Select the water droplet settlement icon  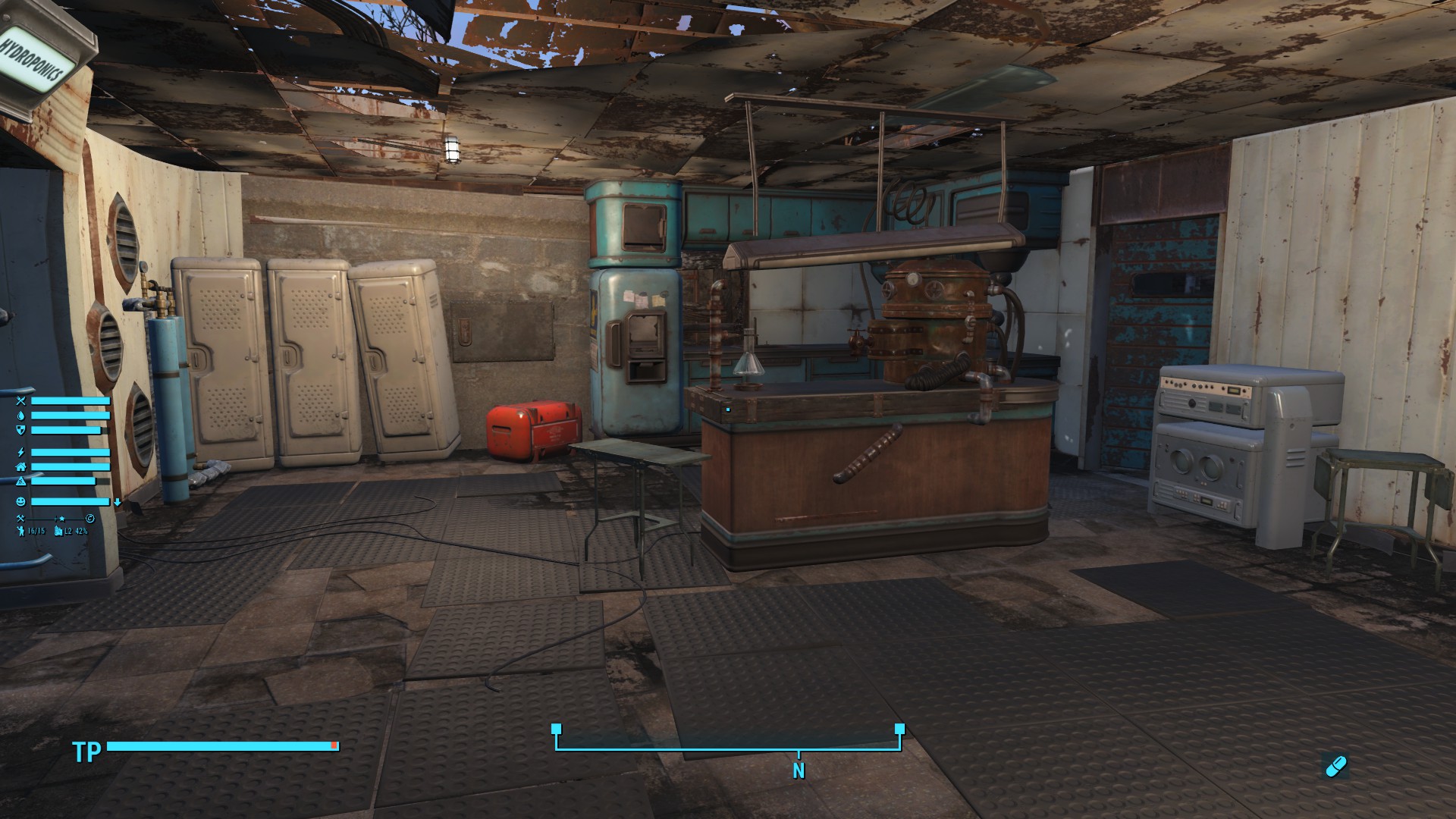(x=20, y=416)
